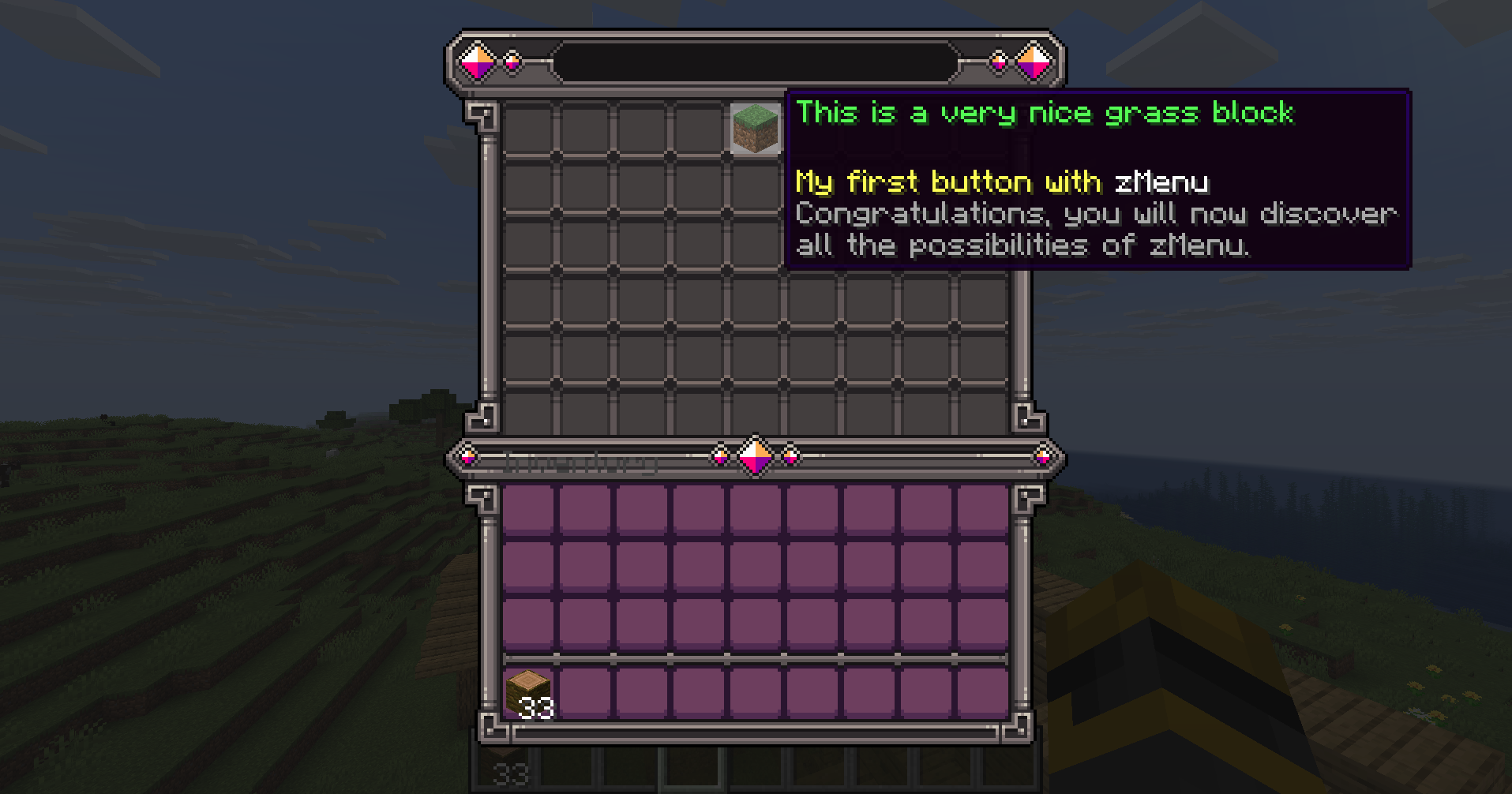This screenshot has width=1512, height=794.
Task: Click the grass block button
Action: 755,129
